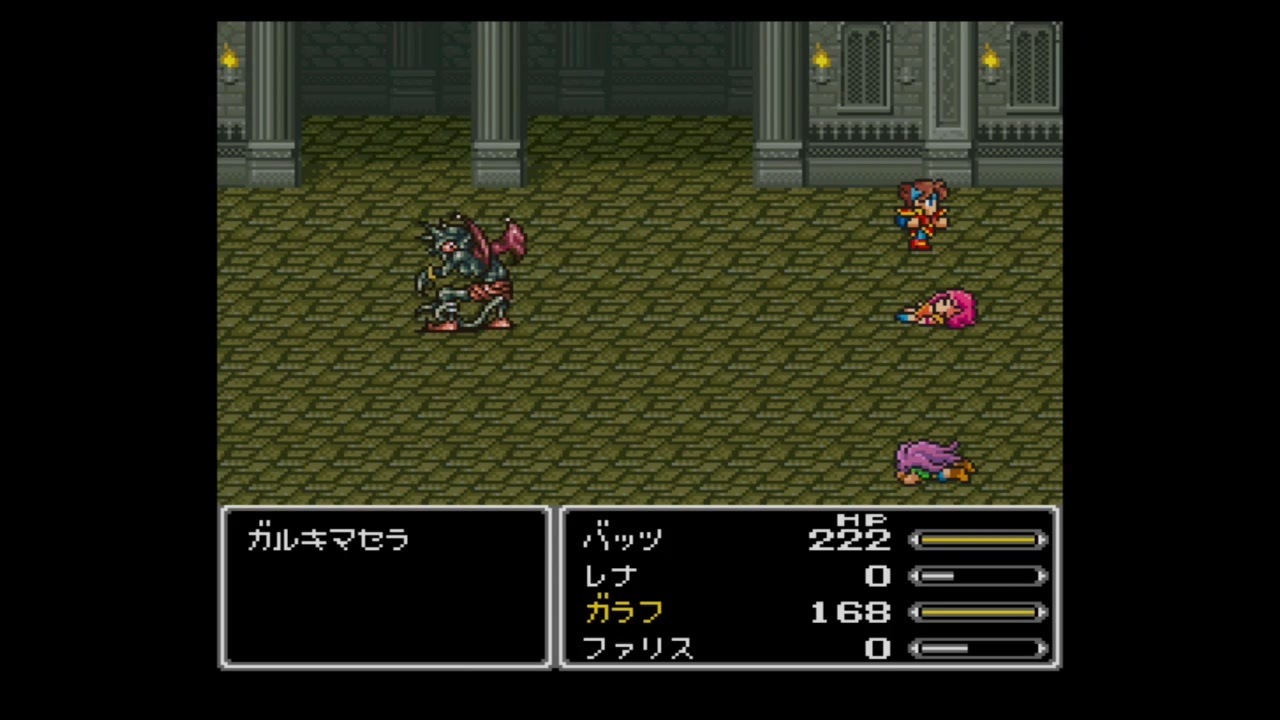Image resolution: width=1280 pixels, height=720 pixels.
Task: Click Bartz's full HP gauge
Action: point(978,540)
